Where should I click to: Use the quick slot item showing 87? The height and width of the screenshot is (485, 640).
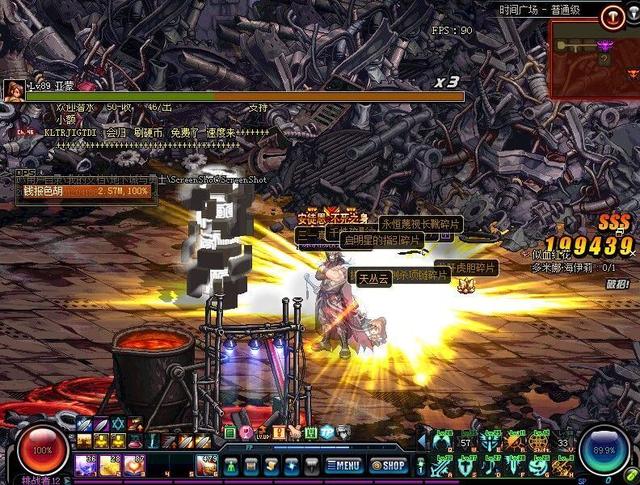133,465
